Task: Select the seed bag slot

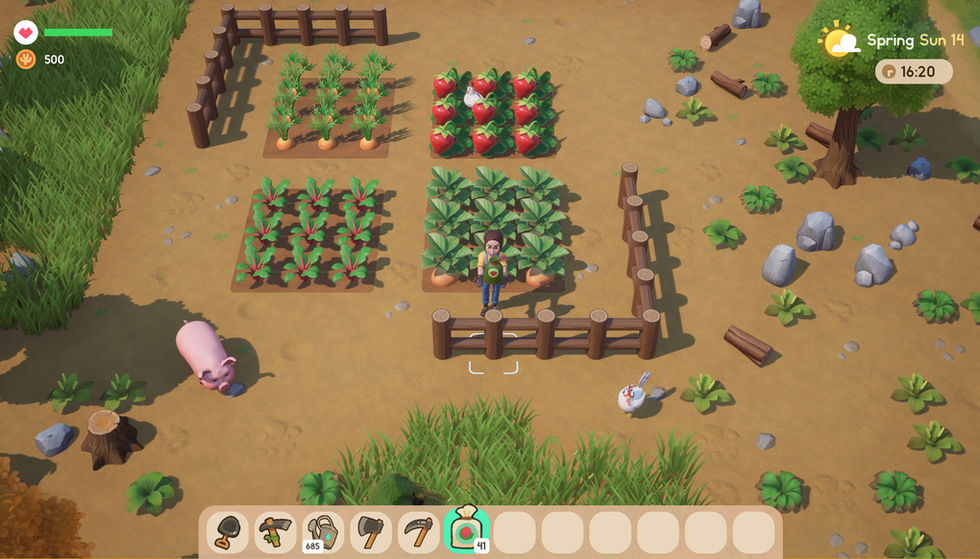Action: coord(466,531)
